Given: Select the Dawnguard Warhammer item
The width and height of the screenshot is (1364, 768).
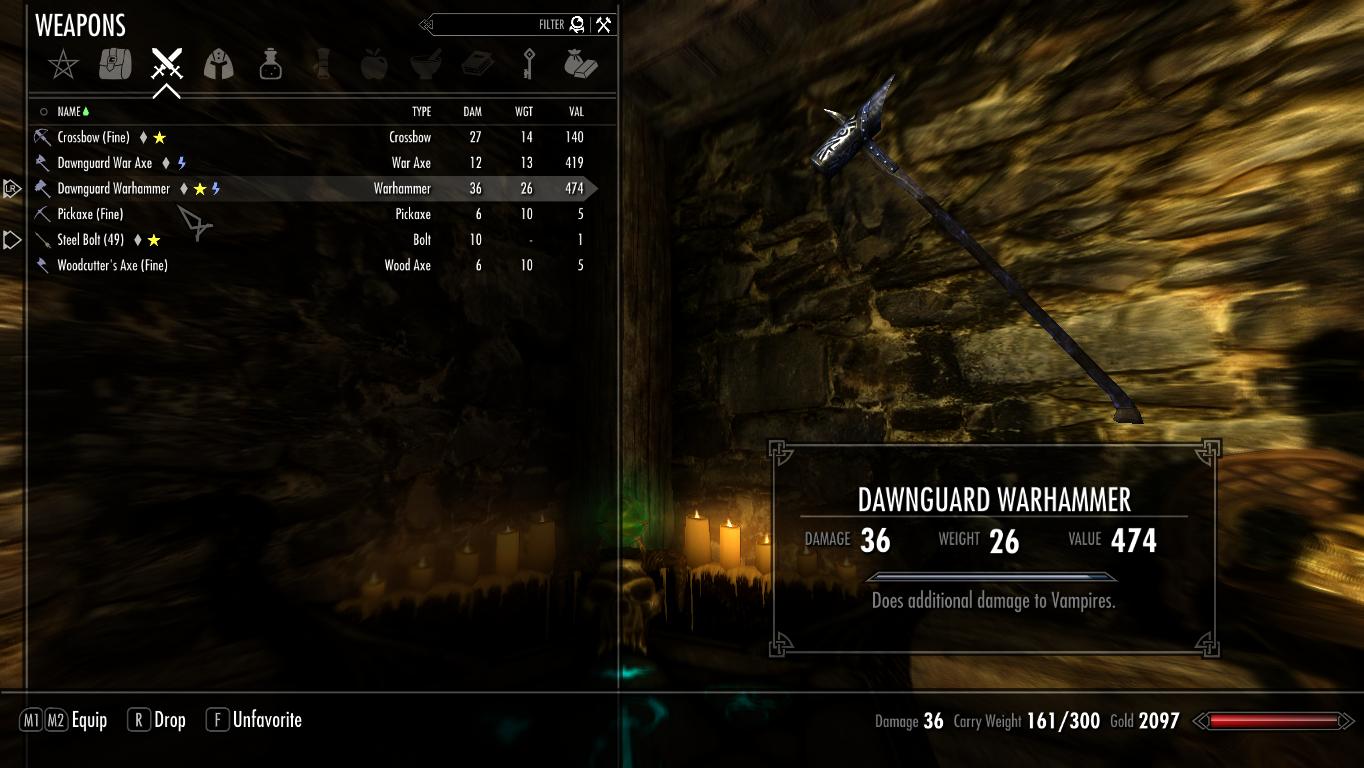Looking at the screenshot, I should 114,189.
